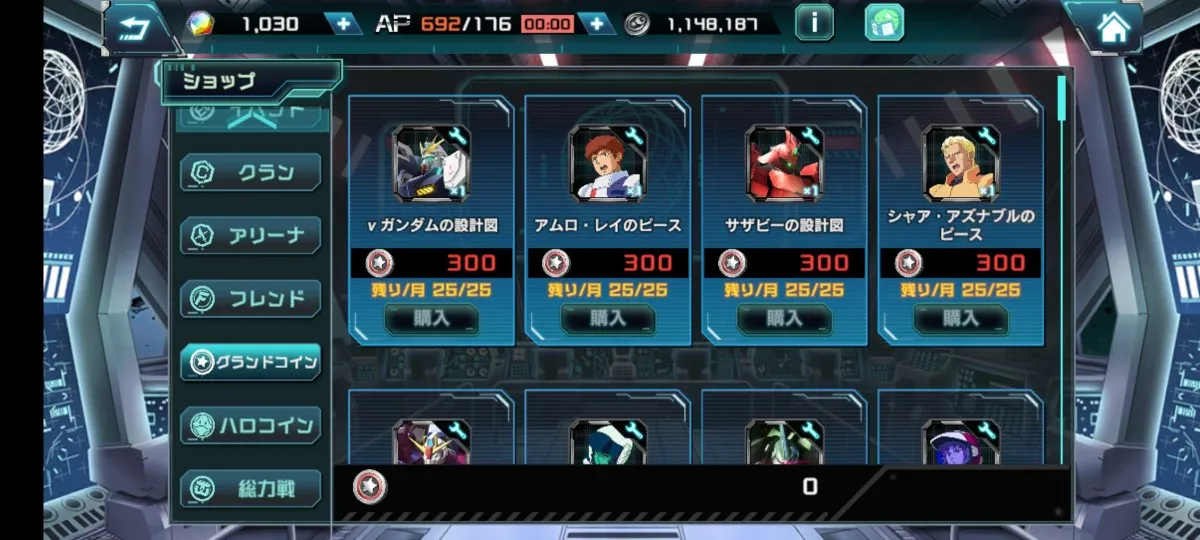This screenshot has width=1200, height=540.
Task: Go back using the return arrow button
Action: (x=137, y=27)
